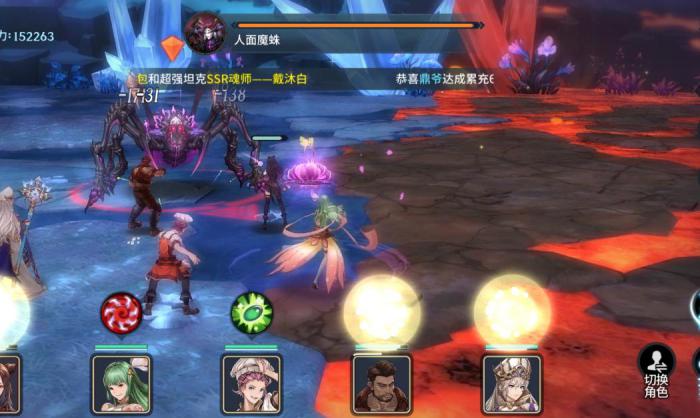Select the pink-haired chef hat portrait
700x418 pixels.
tap(251, 384)
